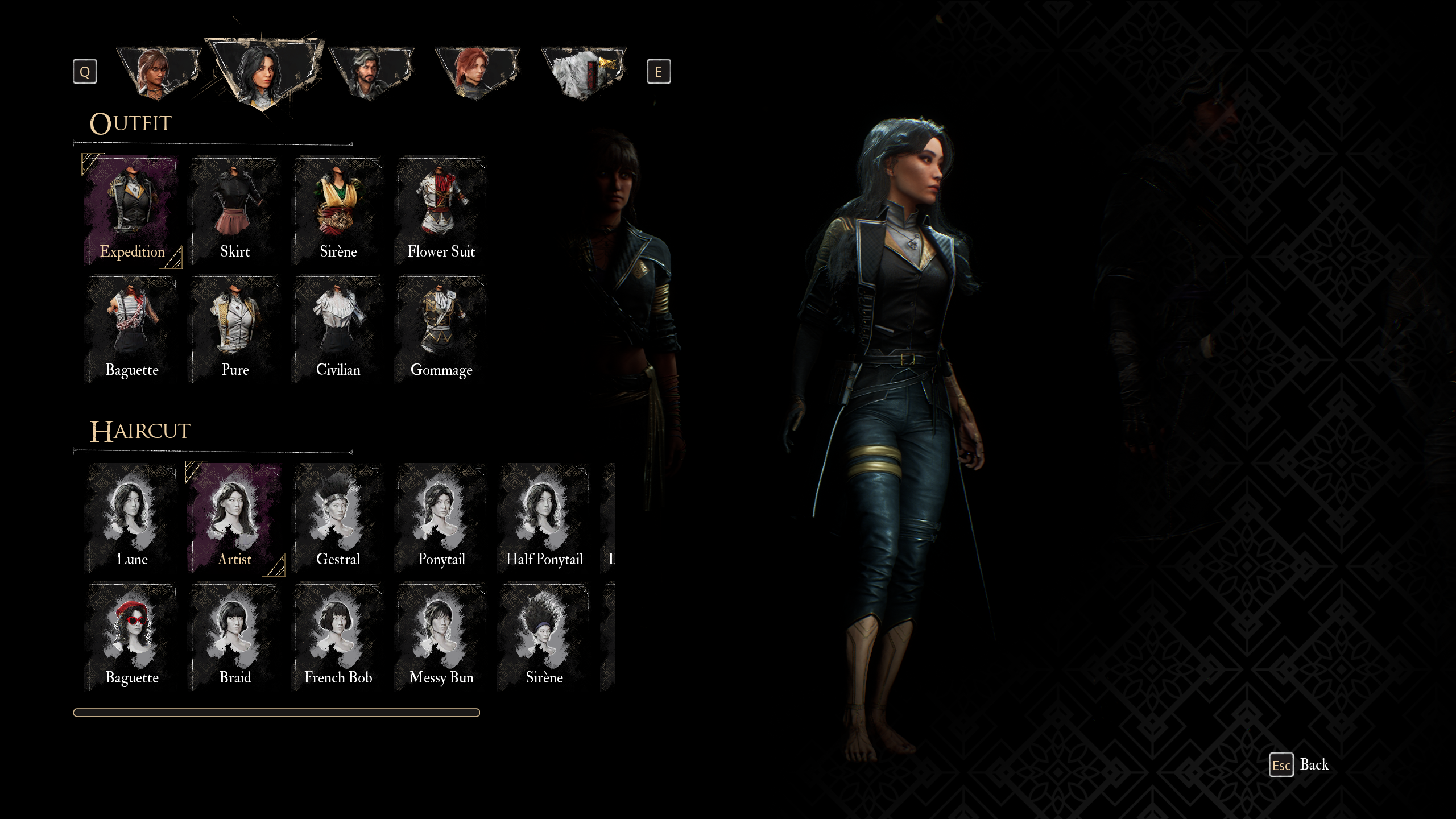Pick the Half Ponytail haircut
Screen dimensions: 1456x819
click(x=544, y=518)
